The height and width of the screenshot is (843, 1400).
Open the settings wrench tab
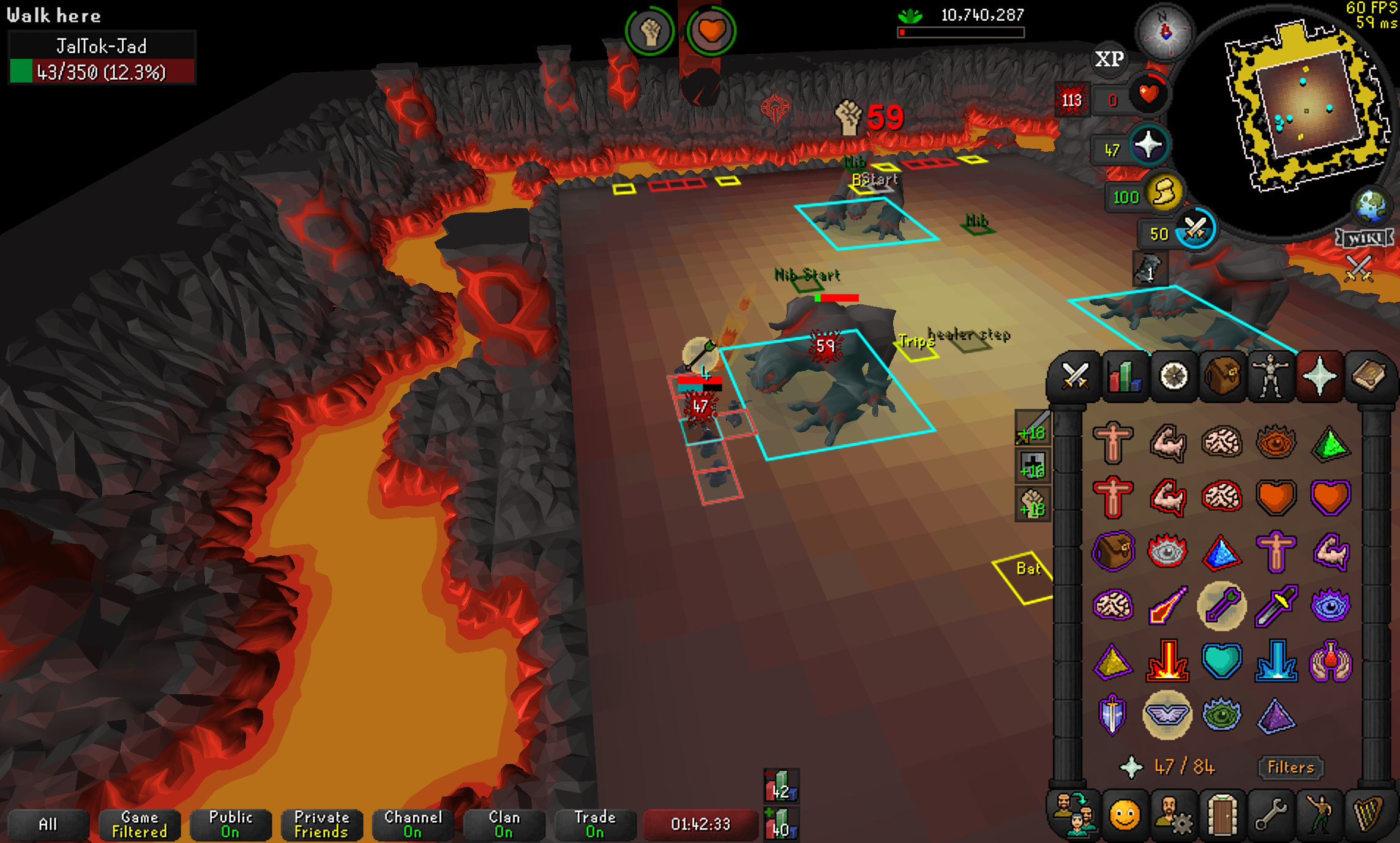1271,815
